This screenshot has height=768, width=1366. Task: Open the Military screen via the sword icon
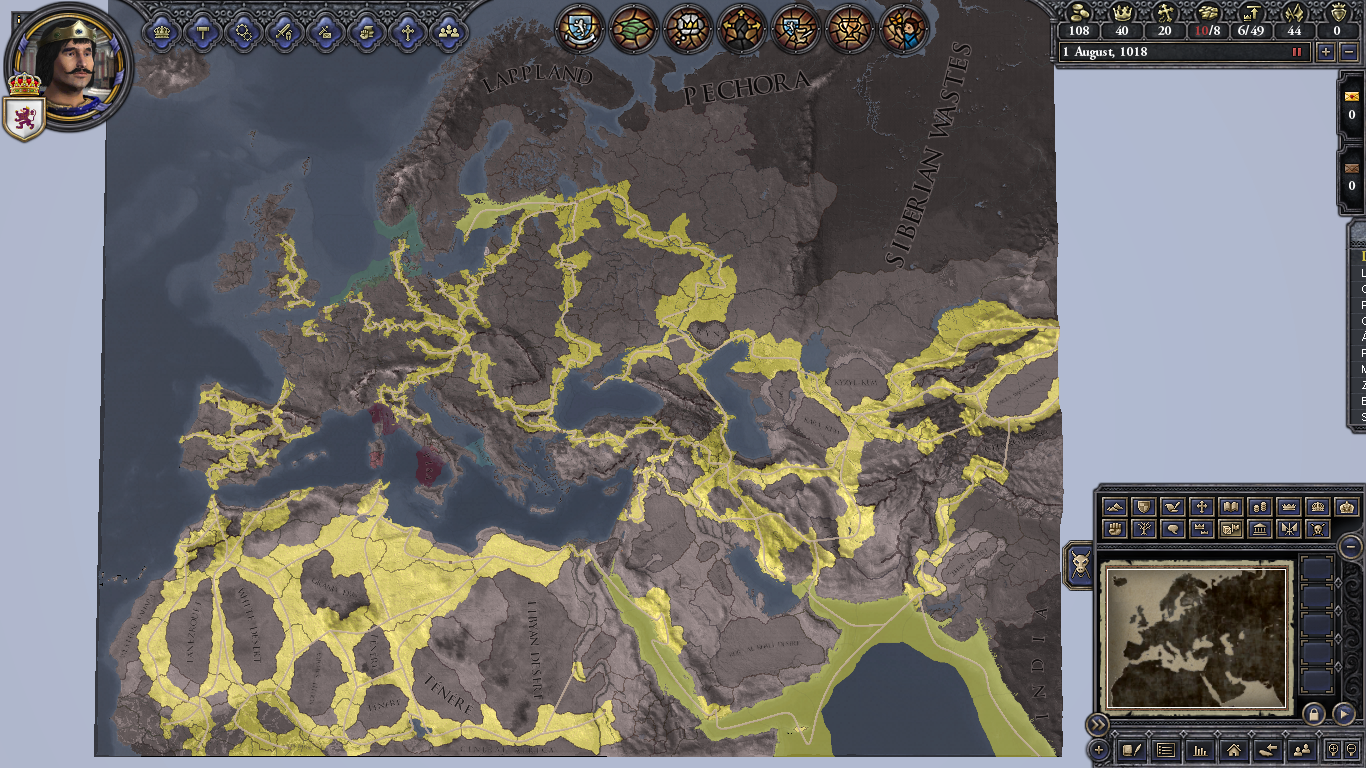[x=285, y=32]
